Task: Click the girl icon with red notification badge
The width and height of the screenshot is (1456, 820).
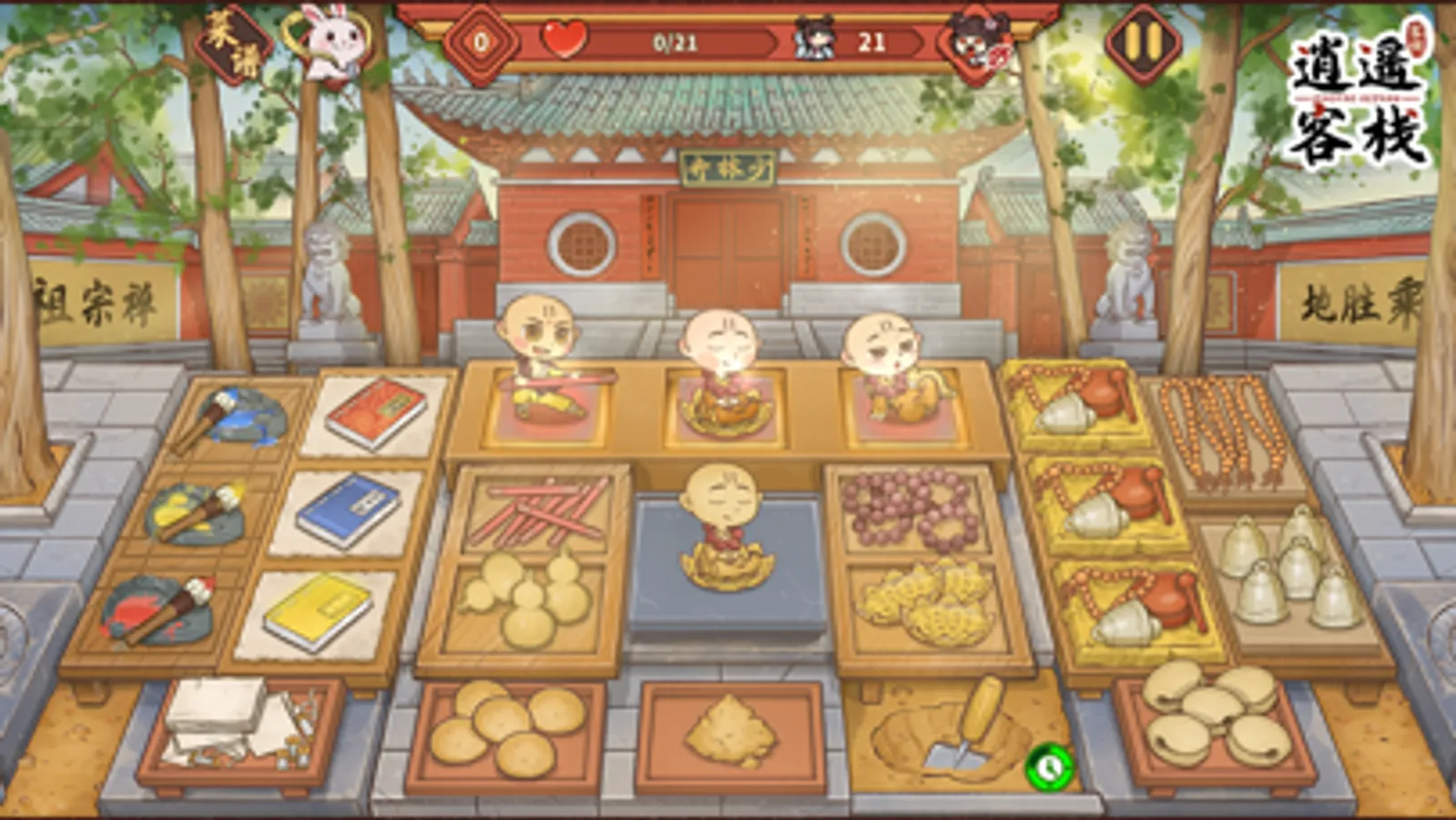Action: (976, 40)
